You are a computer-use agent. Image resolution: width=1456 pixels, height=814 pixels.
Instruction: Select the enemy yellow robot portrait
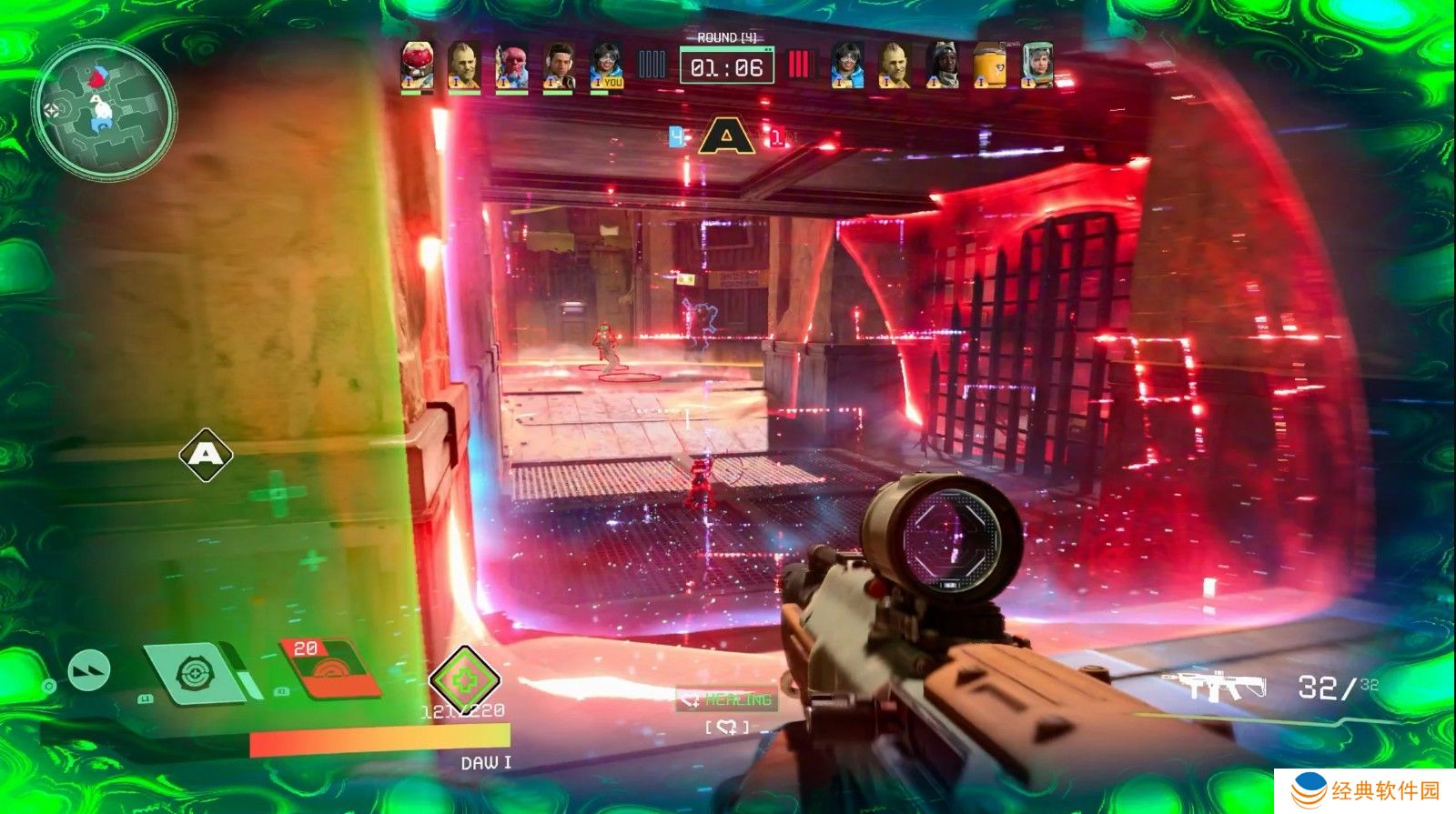tap(989, 65)
